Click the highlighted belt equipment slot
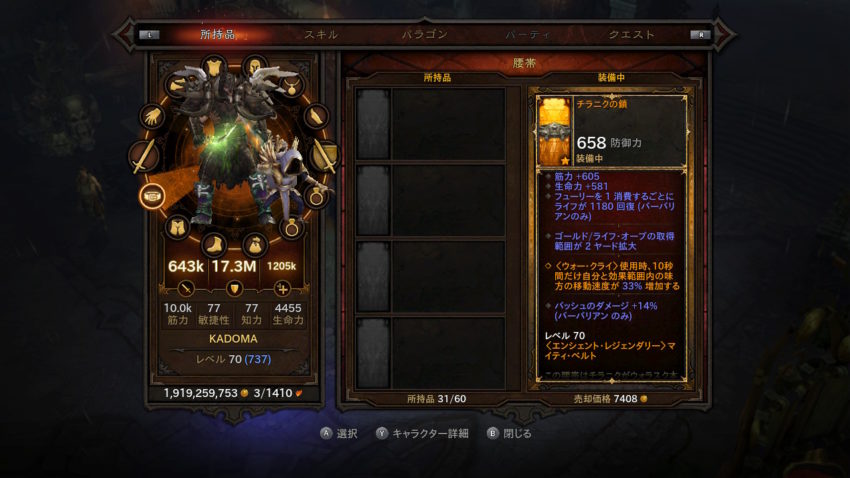This screenshot has width=850, height=478. [x=152, y=195]
